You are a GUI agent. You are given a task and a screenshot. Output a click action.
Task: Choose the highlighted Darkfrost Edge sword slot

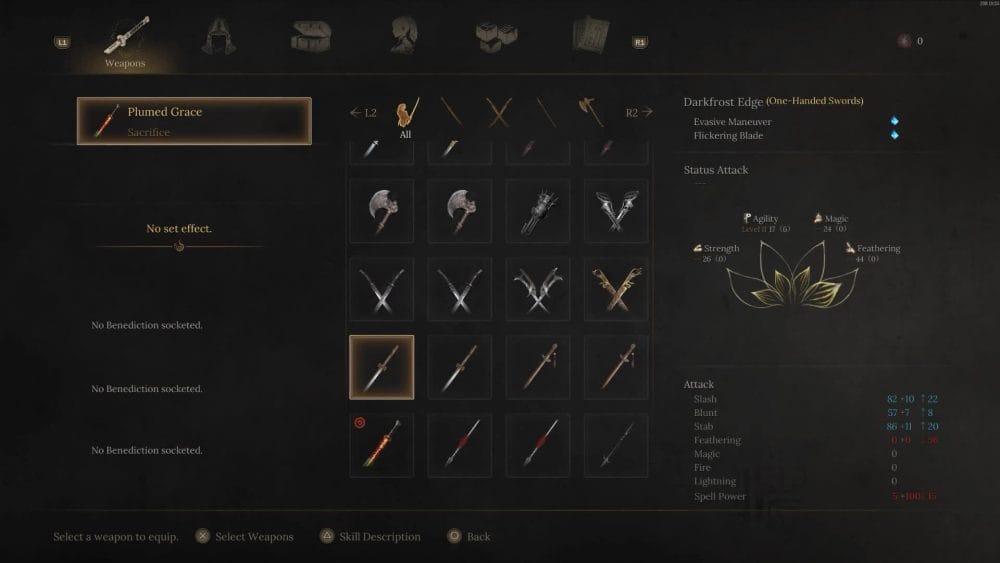tap(381, 367)
